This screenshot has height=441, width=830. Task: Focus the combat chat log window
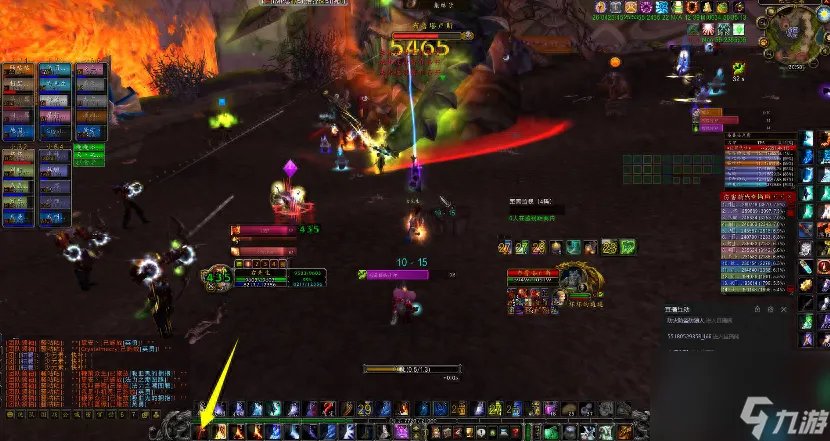coord(78,372)
